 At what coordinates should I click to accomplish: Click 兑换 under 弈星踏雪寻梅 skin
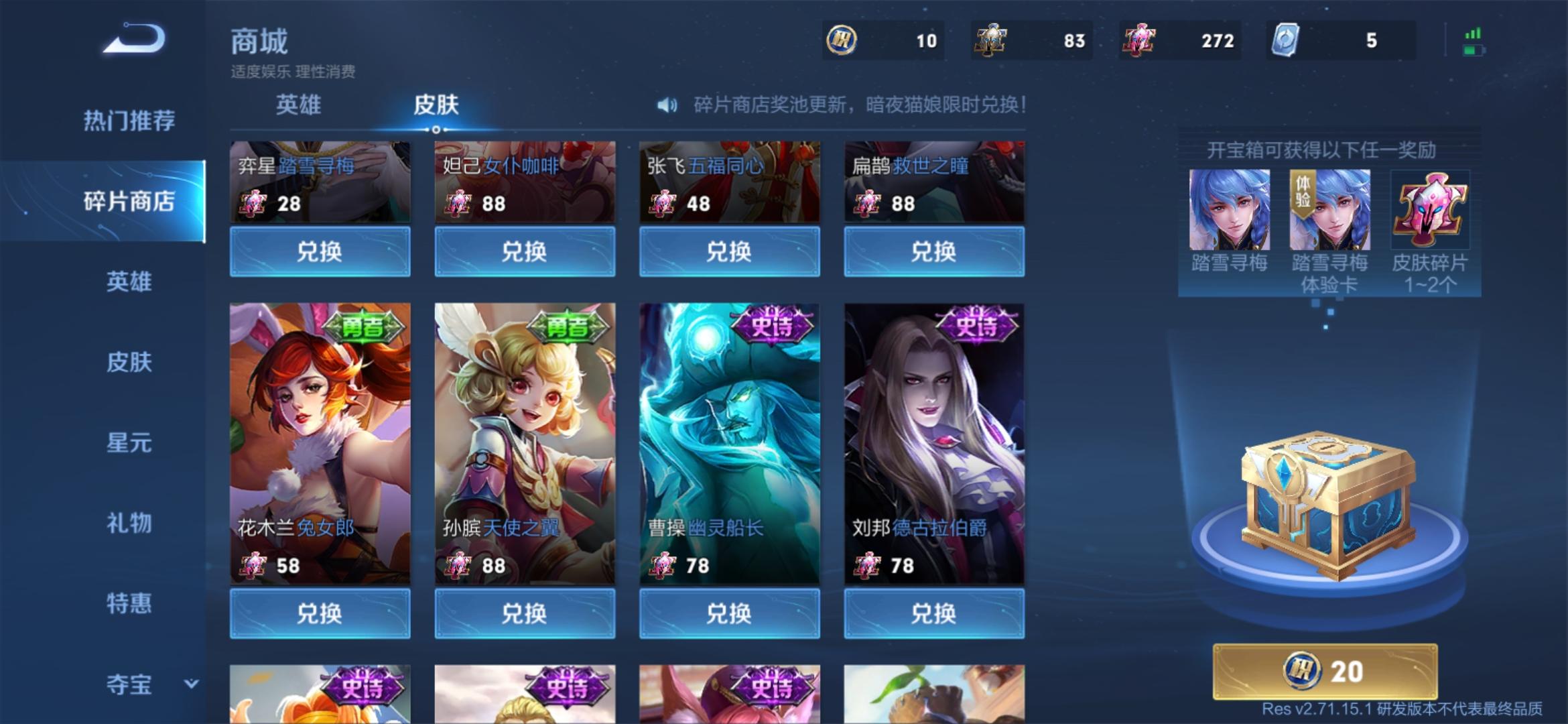click(x=319, y=253)
